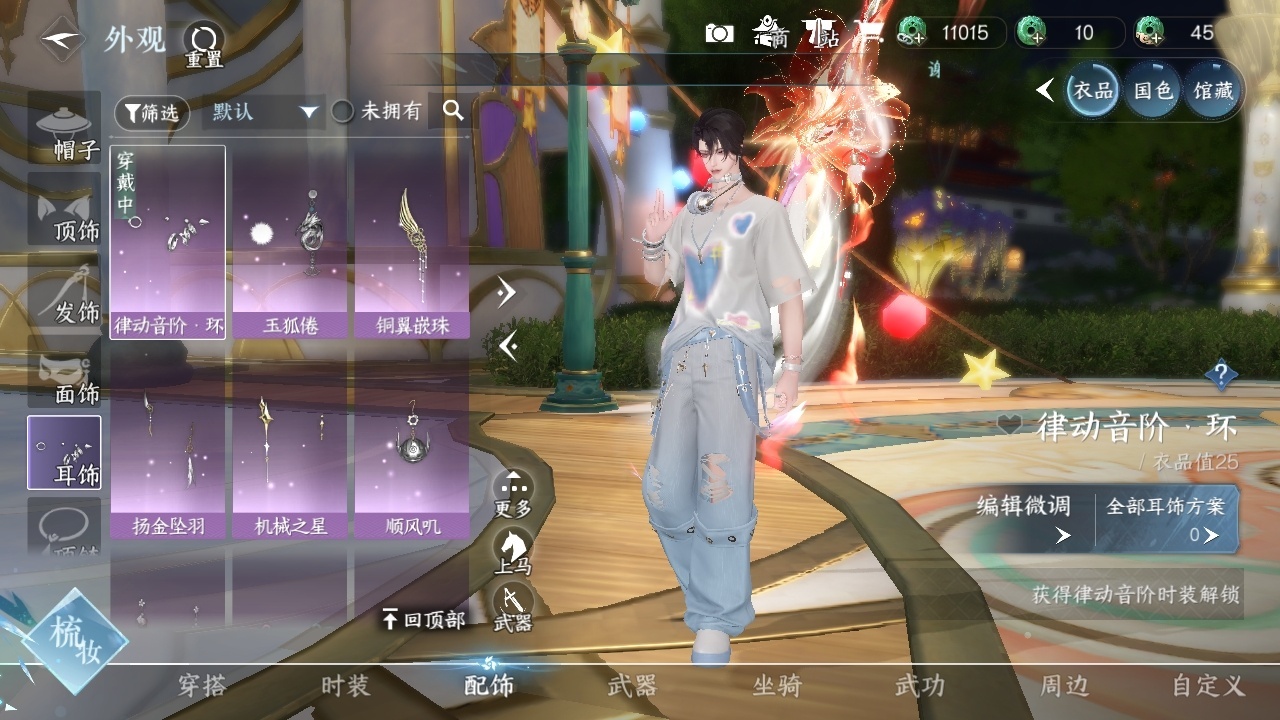Reset appearance with the 重置 button
Screen dimensions: 1280x720
(x=203, y=44)
